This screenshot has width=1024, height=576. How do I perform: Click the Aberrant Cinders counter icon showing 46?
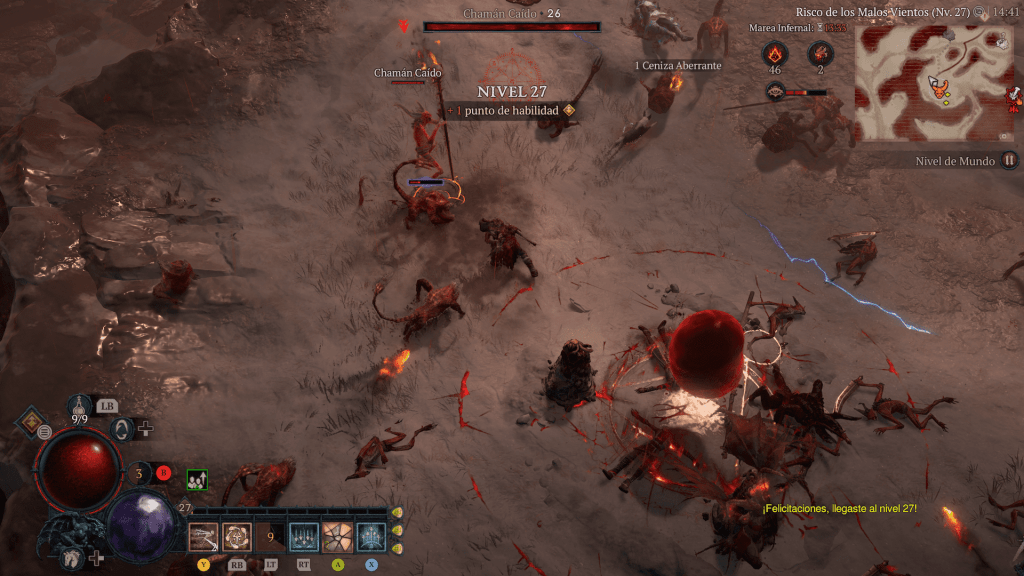point(775,53)
